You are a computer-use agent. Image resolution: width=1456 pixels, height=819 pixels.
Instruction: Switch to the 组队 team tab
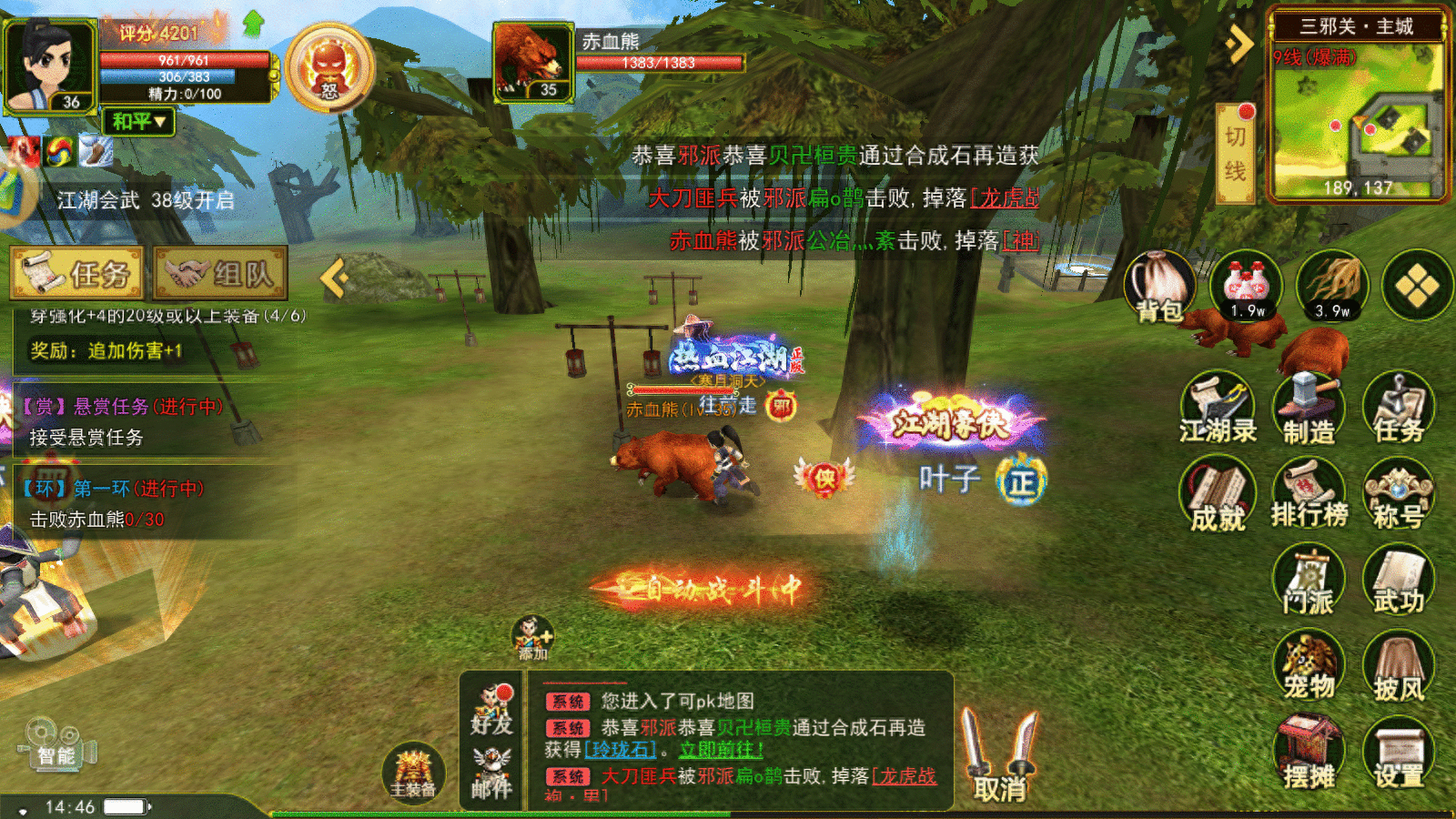coord(221,273)
